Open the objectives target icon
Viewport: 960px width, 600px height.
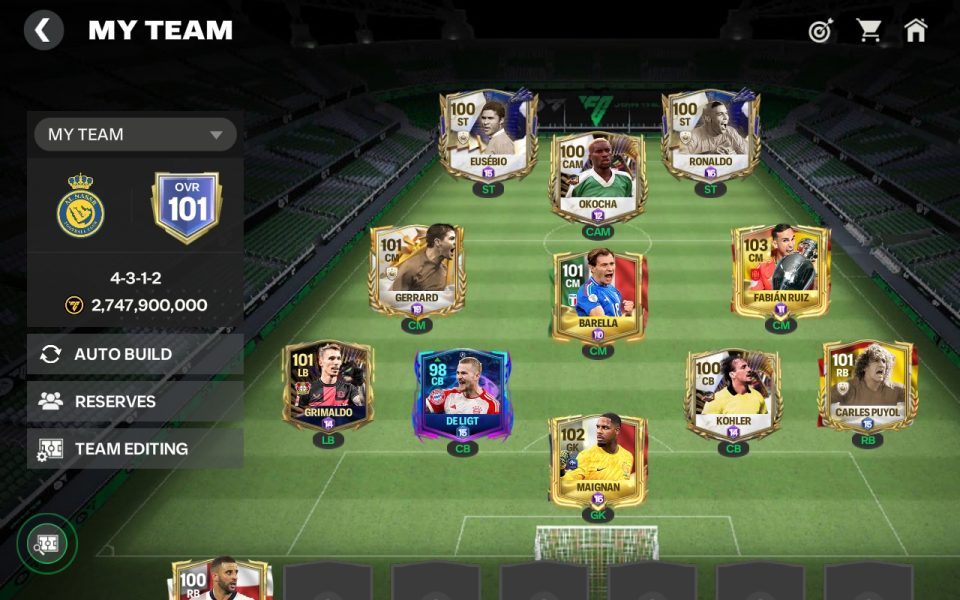(820, 31)
